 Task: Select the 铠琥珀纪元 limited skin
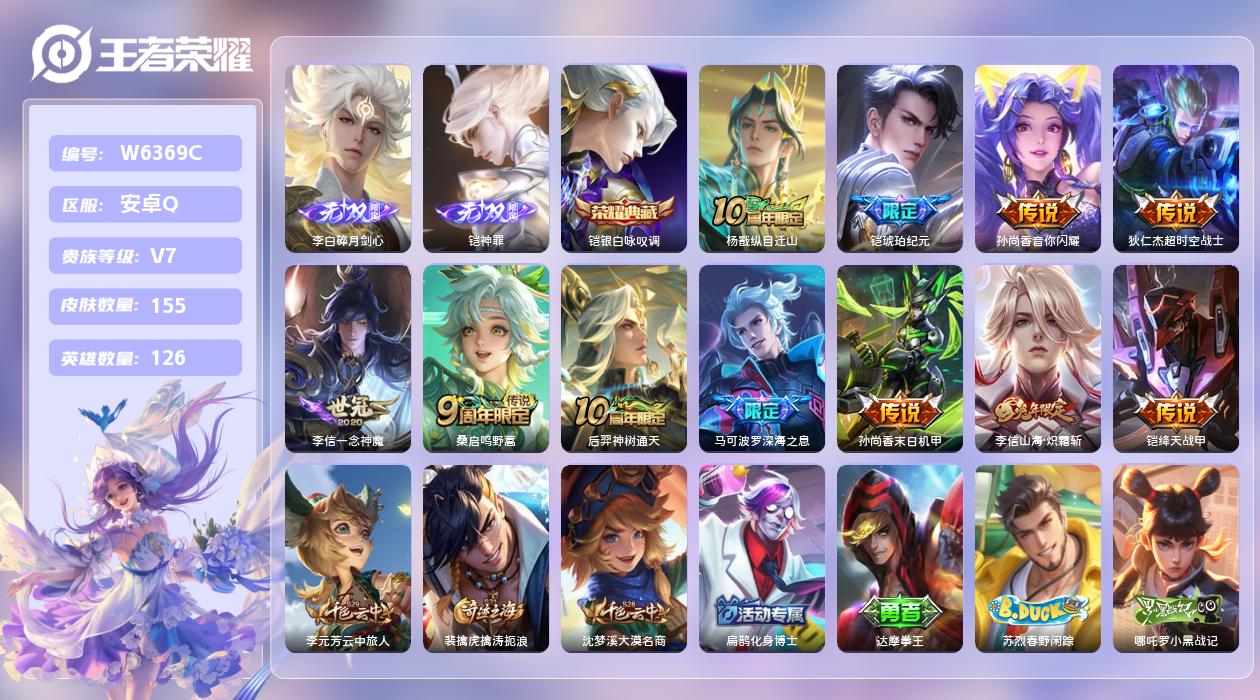click(900, 158)
